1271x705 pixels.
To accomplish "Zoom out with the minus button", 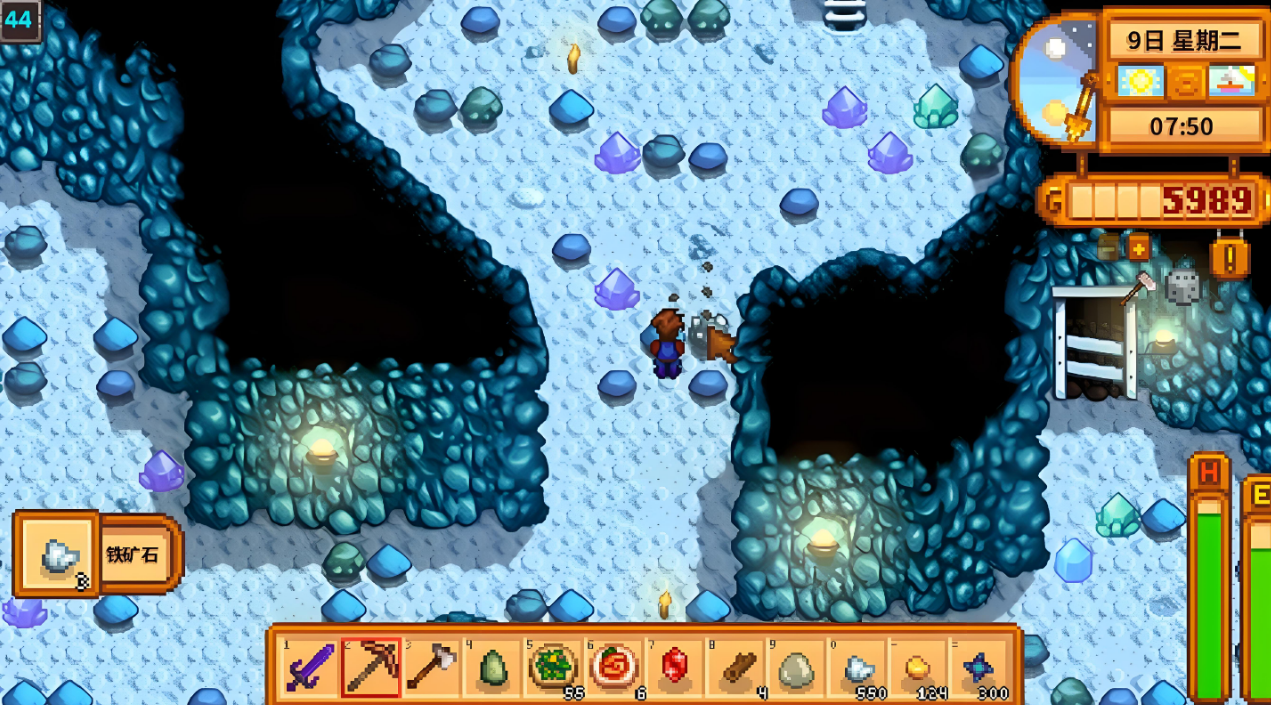I will tap(1108, 247).
